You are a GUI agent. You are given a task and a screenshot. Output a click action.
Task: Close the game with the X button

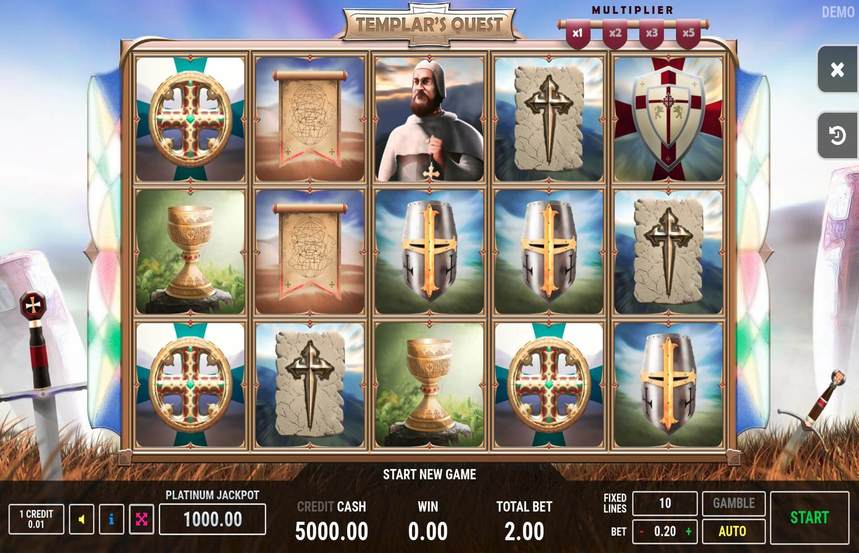click(x=837, y=69)
